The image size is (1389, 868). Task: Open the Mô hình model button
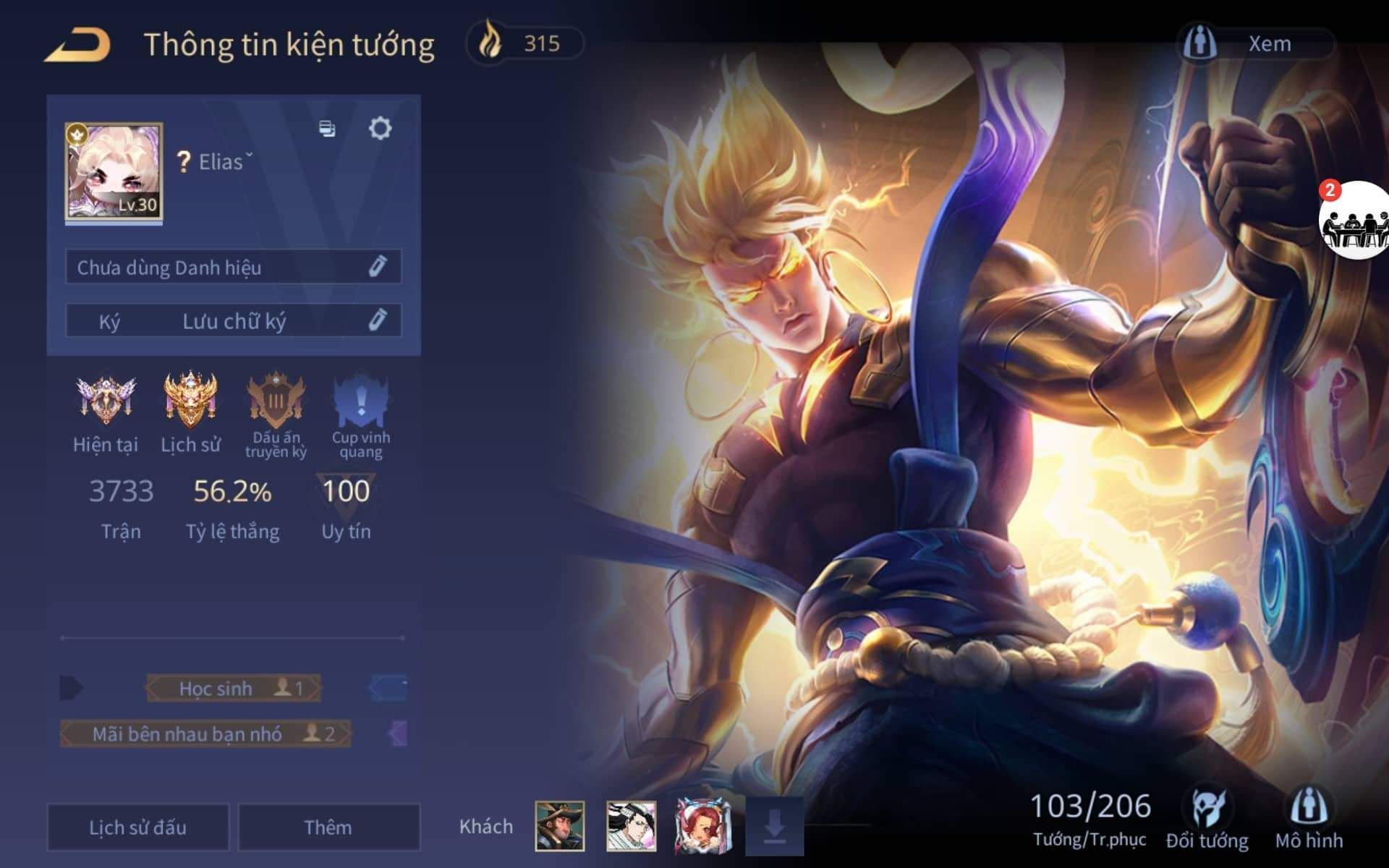1309,817
